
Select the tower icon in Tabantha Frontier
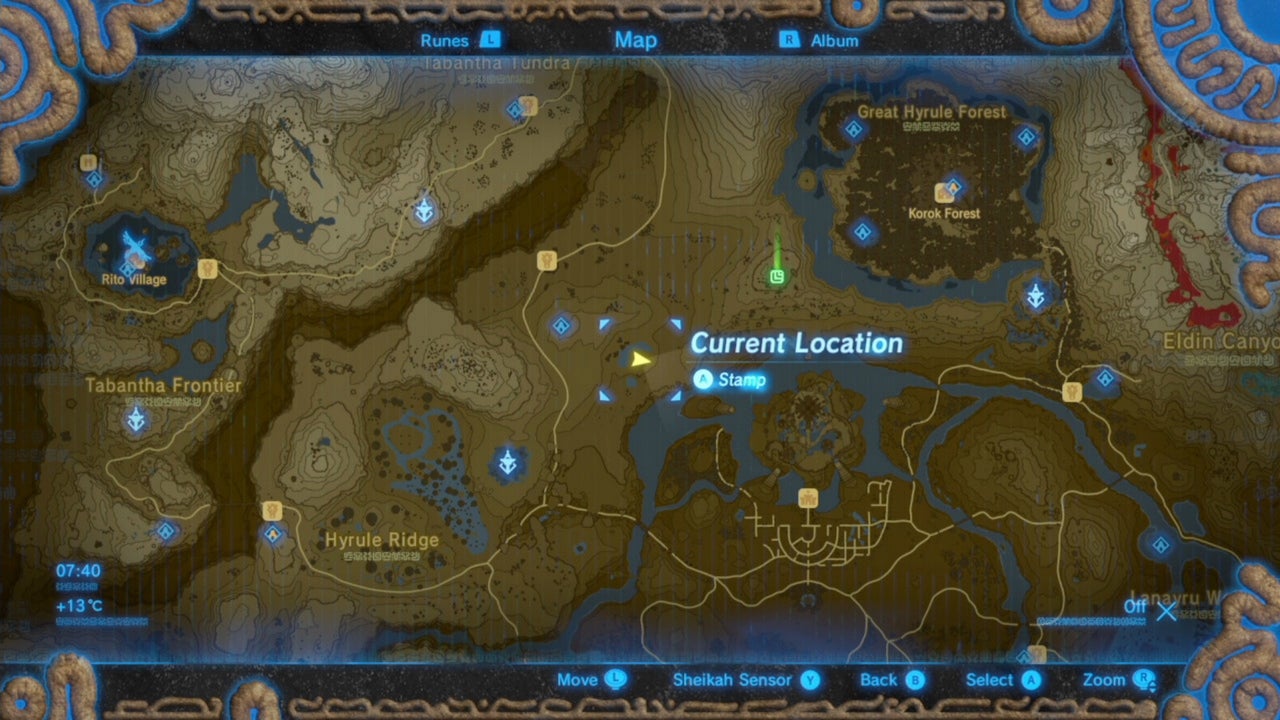tap(134, 420)
